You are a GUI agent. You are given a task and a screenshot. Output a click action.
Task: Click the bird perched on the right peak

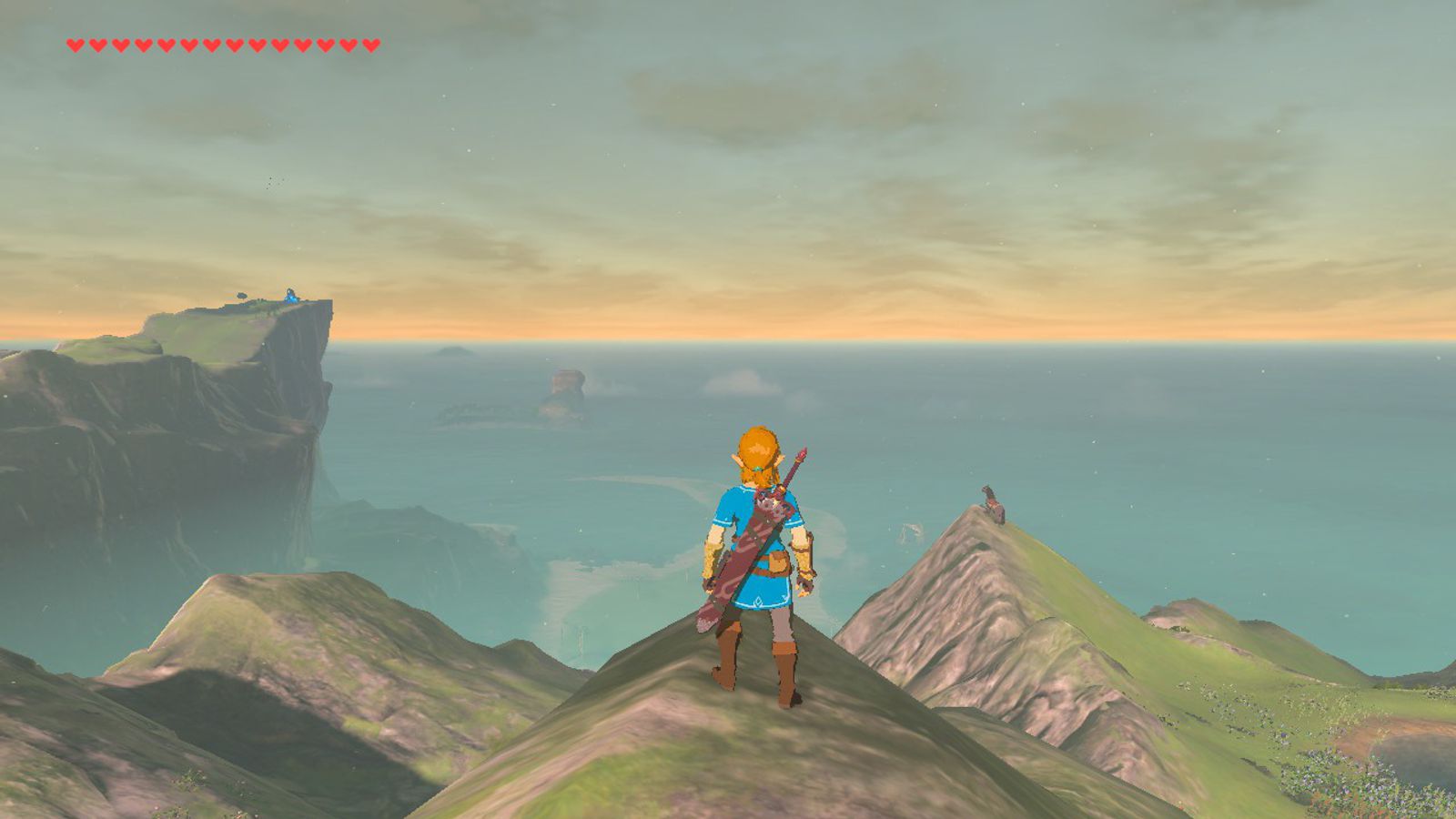click(991, 503)
